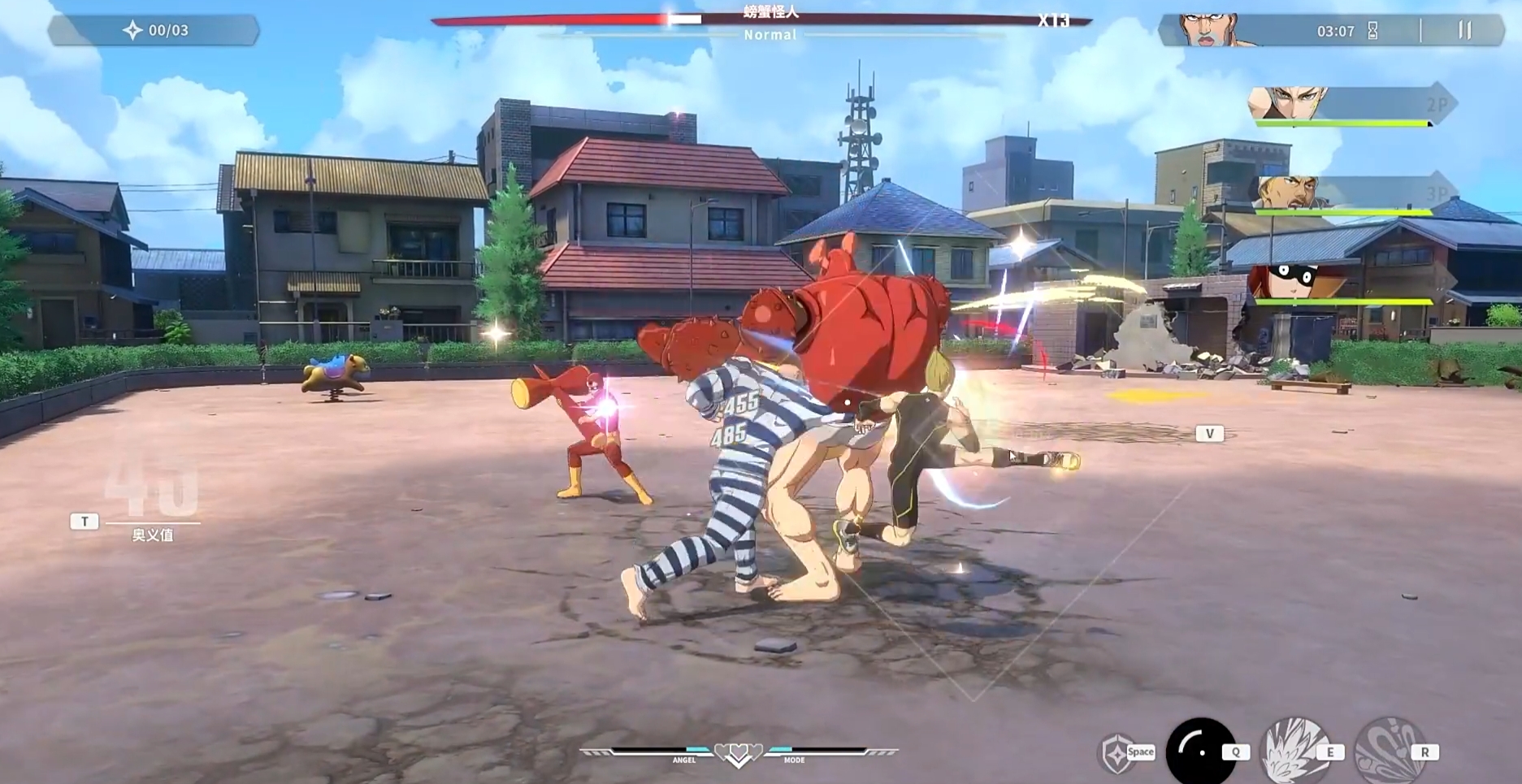Pause the battle with the pause button
Image resolution: width=1522 pixels, height=784 pixels.
coord(1464,30)
